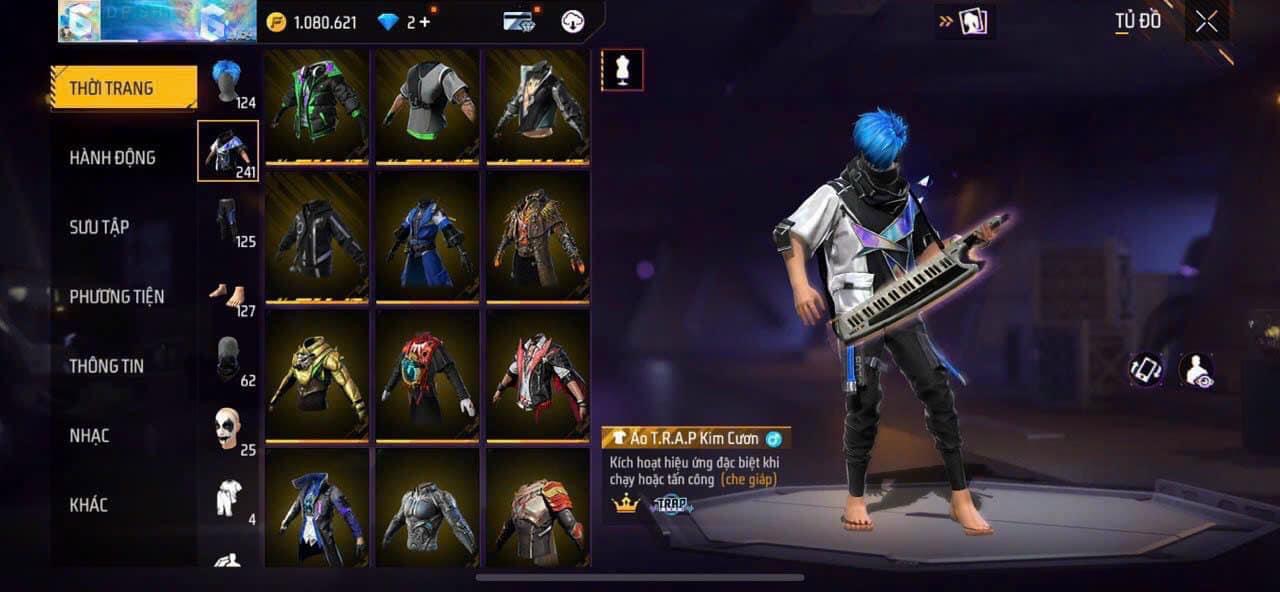1280x592 pixels.
Task: Toggle the character view eye icon
Action: pos(1195,370)
